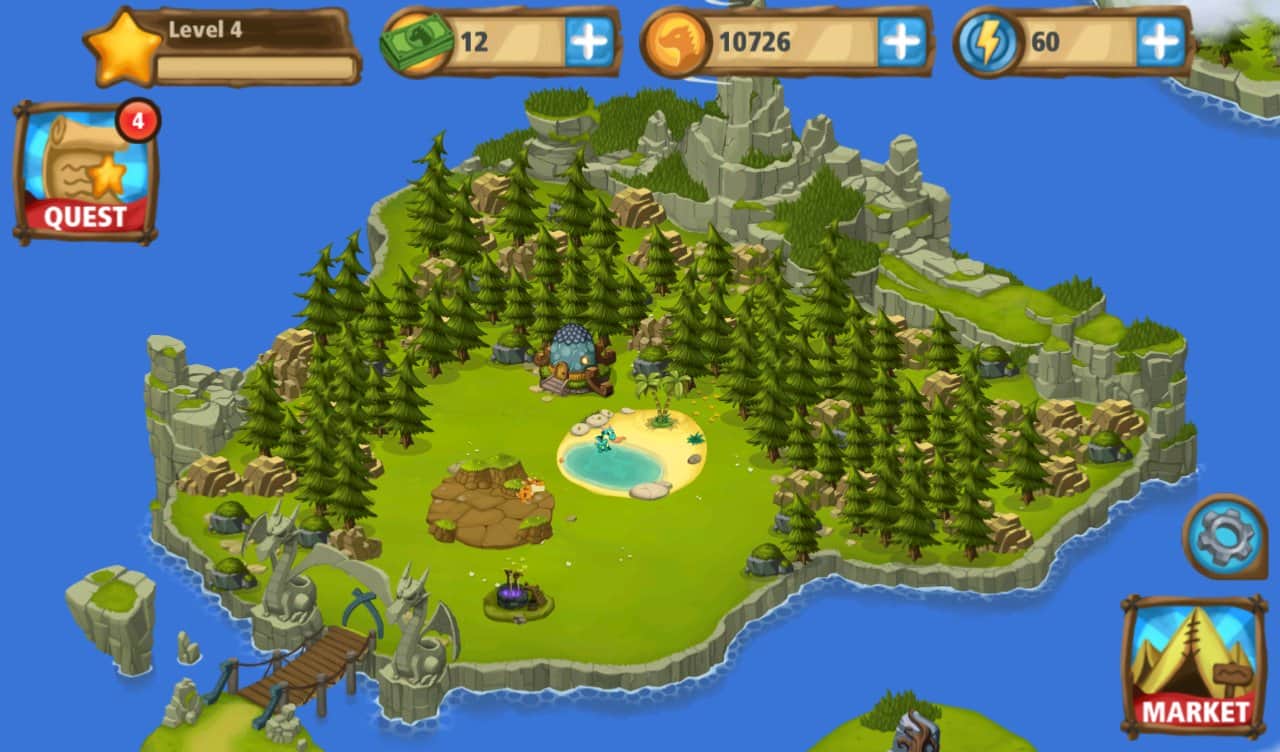Refill lightning energy with plus button
The height and width of the screenshot is (752, 1280).
(1160, 42)
